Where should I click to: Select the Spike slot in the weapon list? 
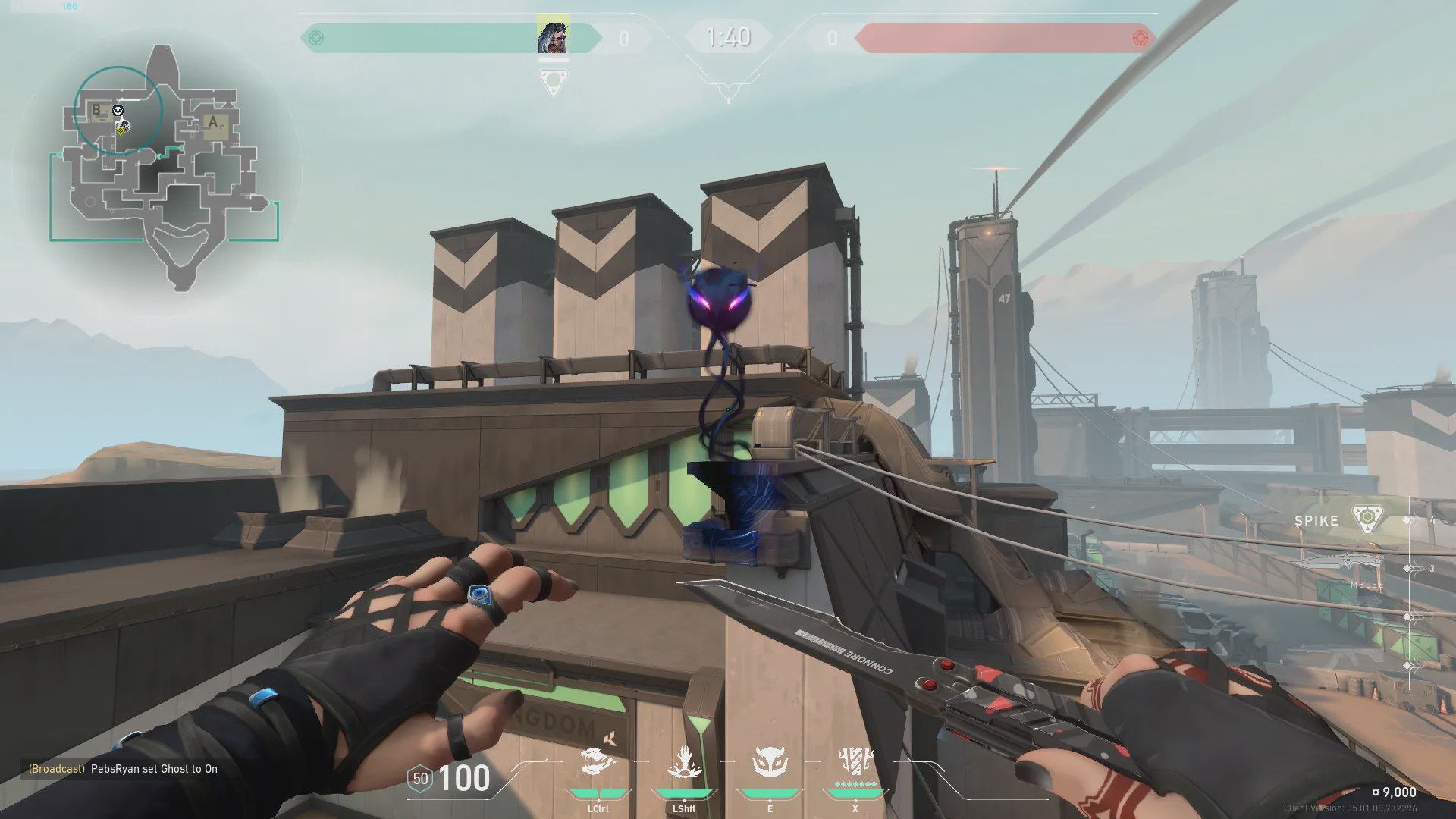[x=1341, y=520]
